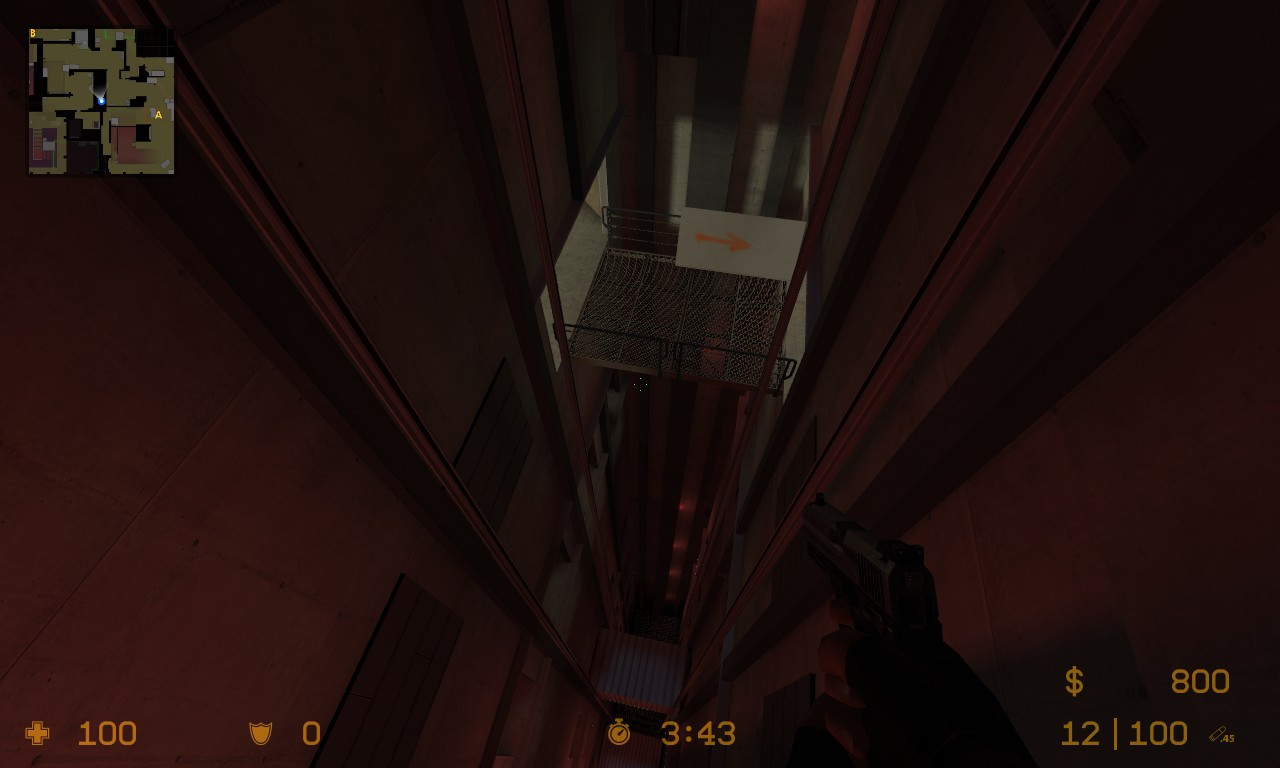Click the health cross icon
Screen dimensions: 1280x768
coord(36,734)
